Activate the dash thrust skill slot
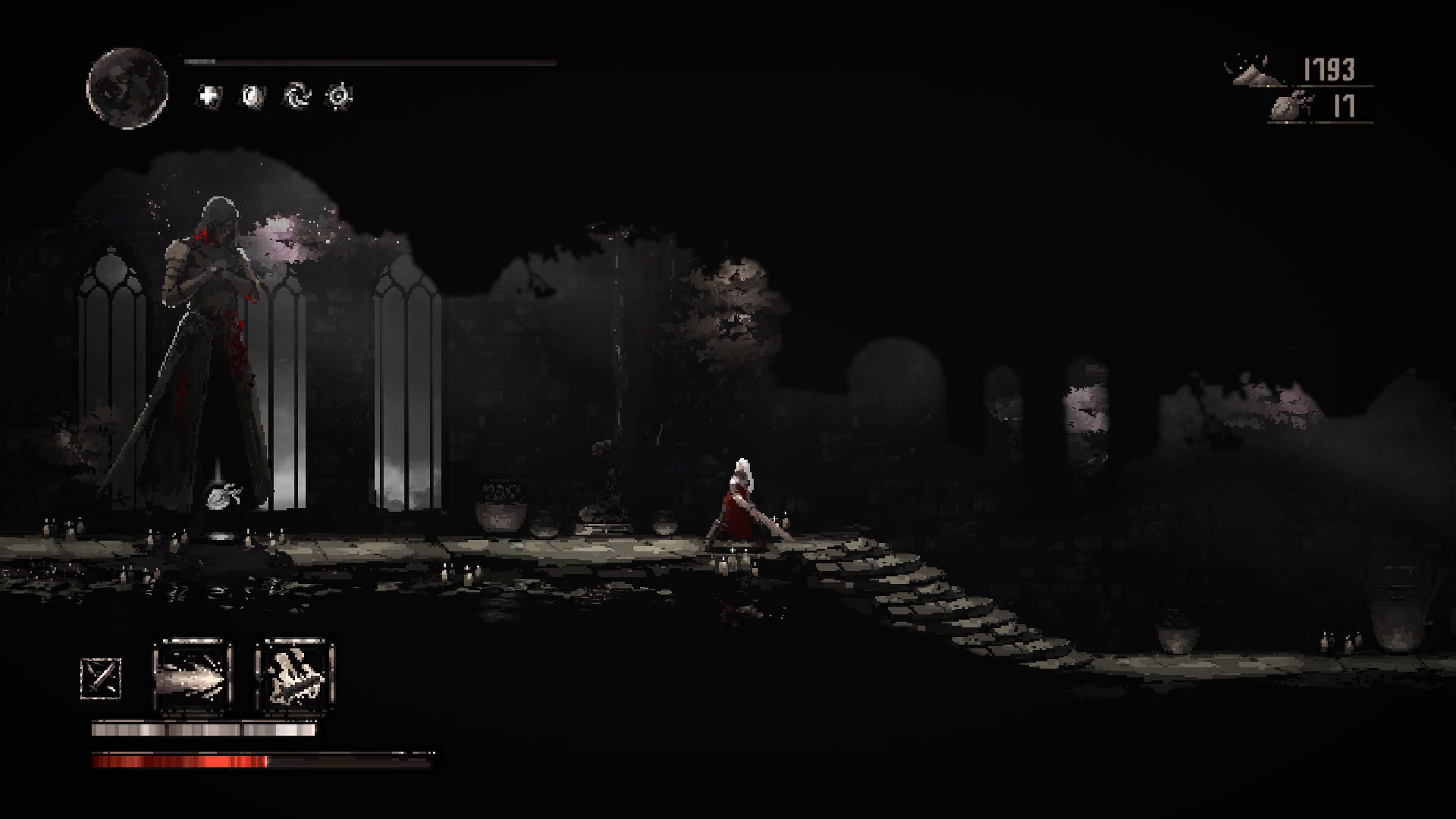The height and width of the screenshot is (819, 1456). tap(193, 676)
